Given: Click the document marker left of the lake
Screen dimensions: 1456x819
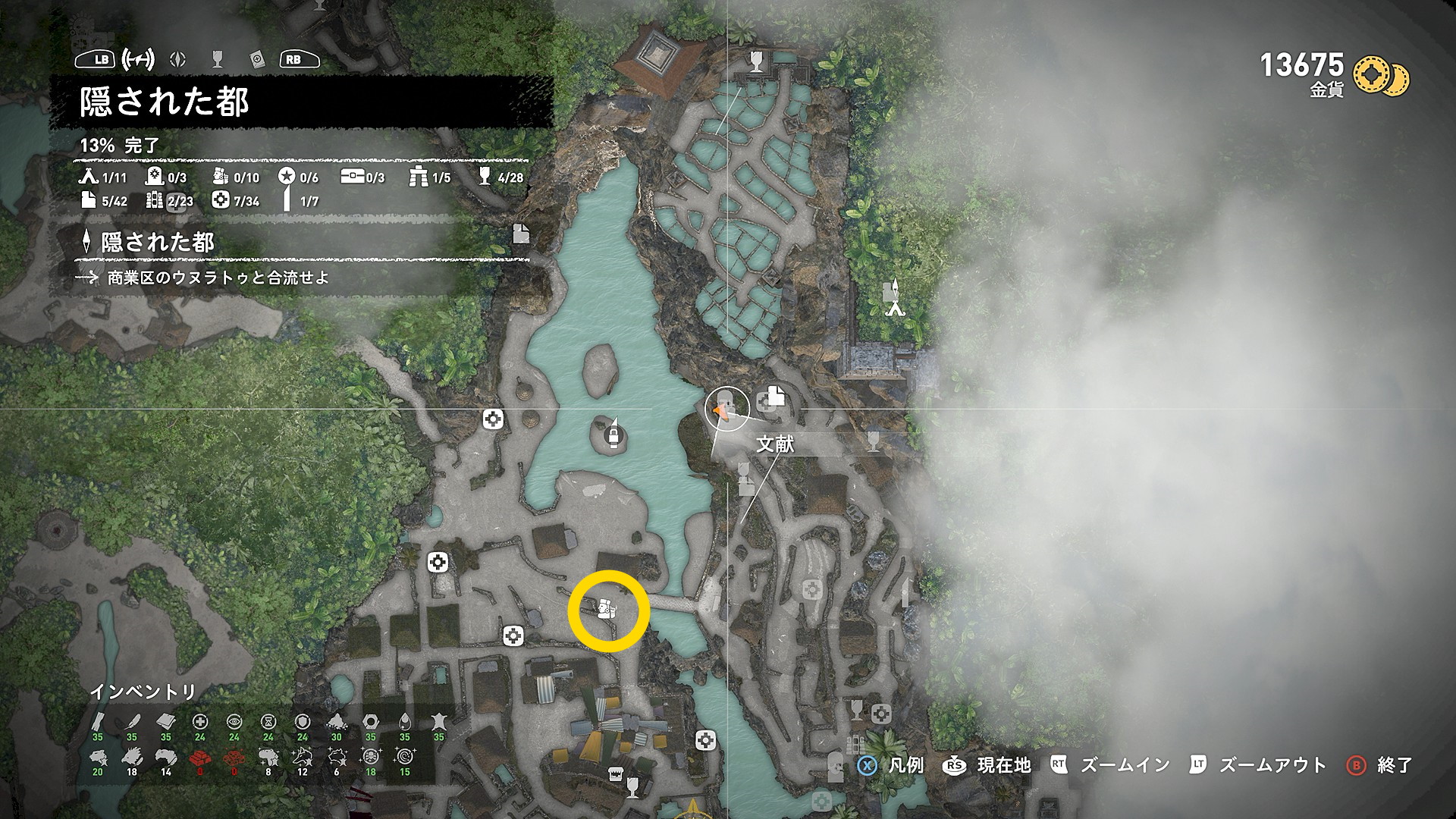Looking at the screenshot, I should (521, 234).
